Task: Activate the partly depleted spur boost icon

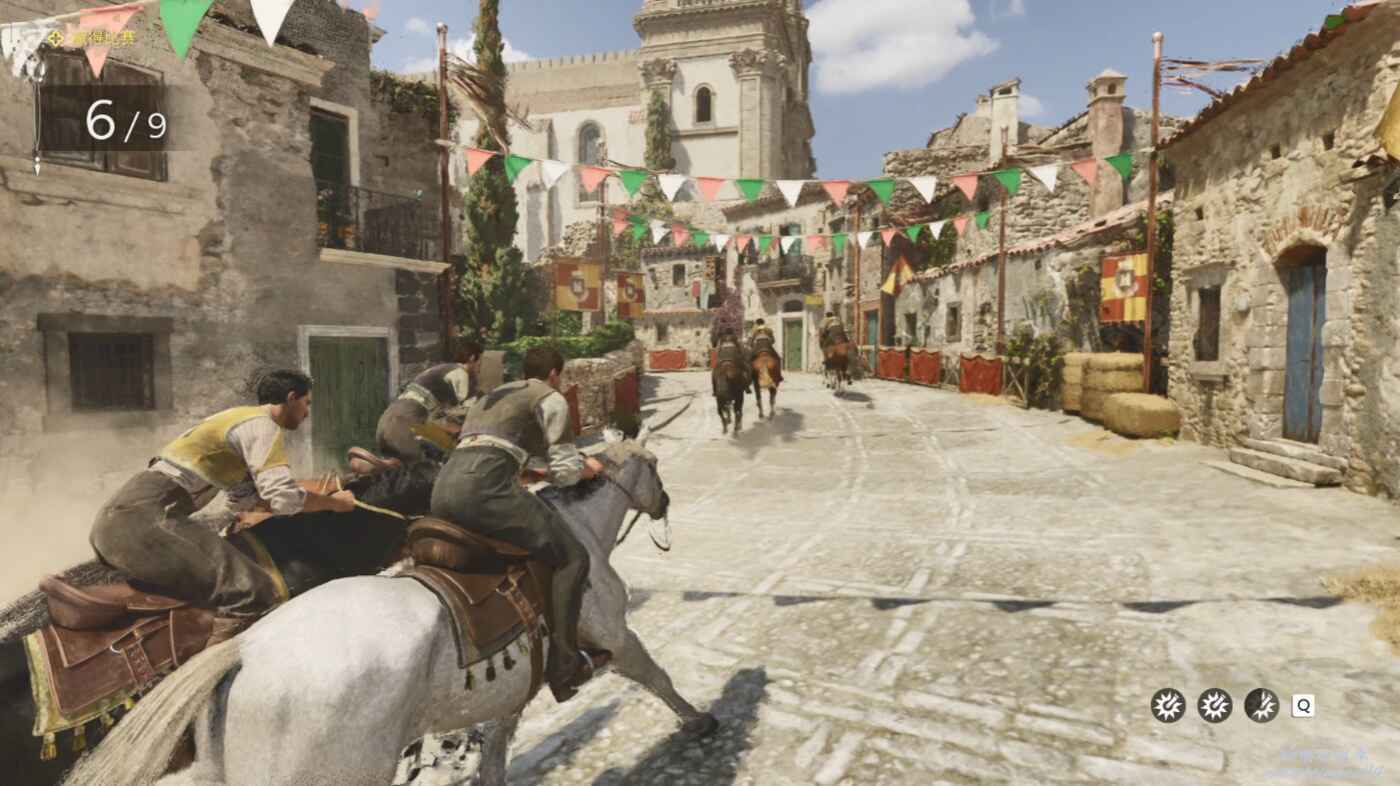Action: pyautogui.click(x=1261, y=705)
